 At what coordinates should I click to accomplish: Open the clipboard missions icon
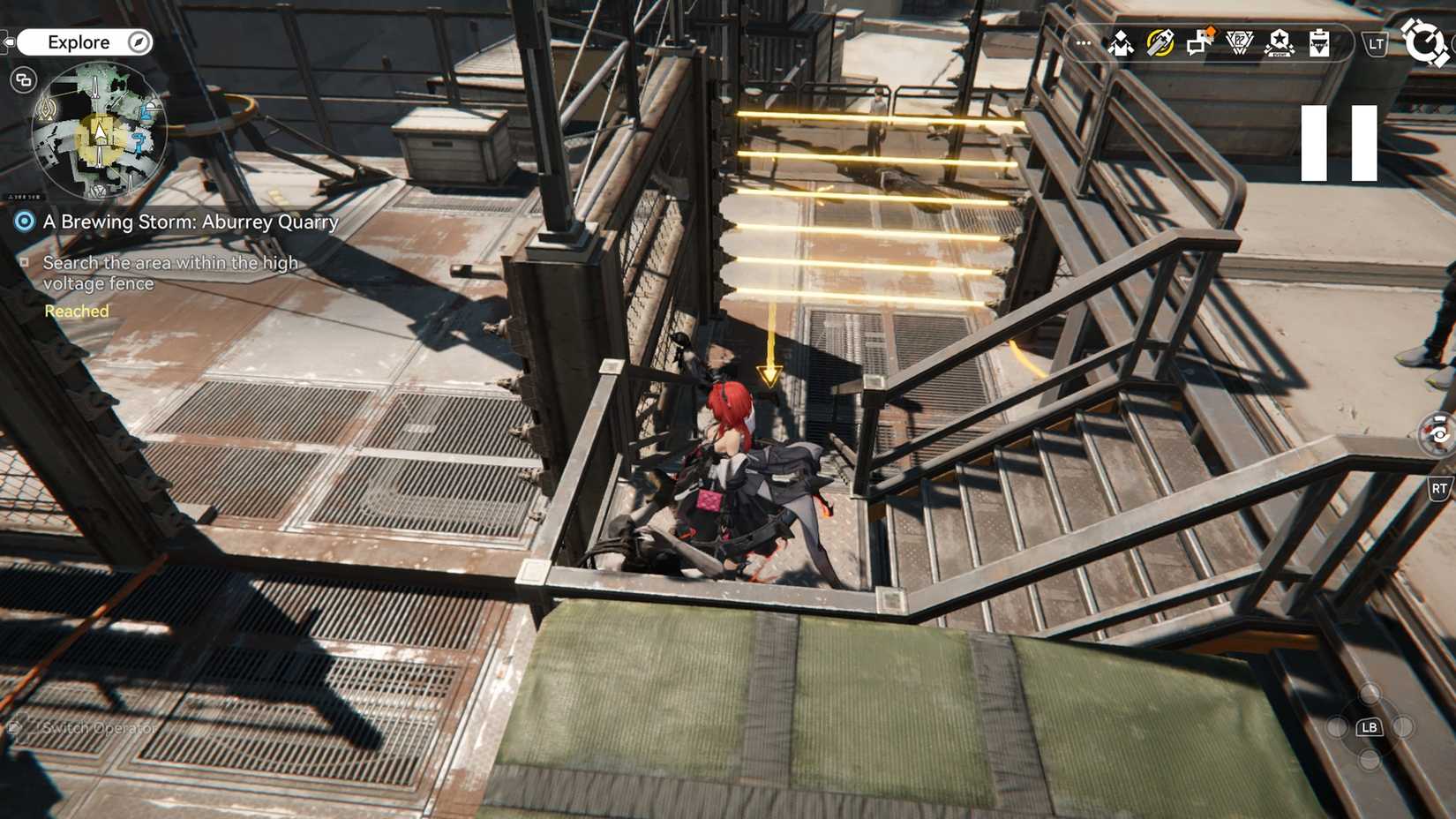click(x=1317, y=41)
